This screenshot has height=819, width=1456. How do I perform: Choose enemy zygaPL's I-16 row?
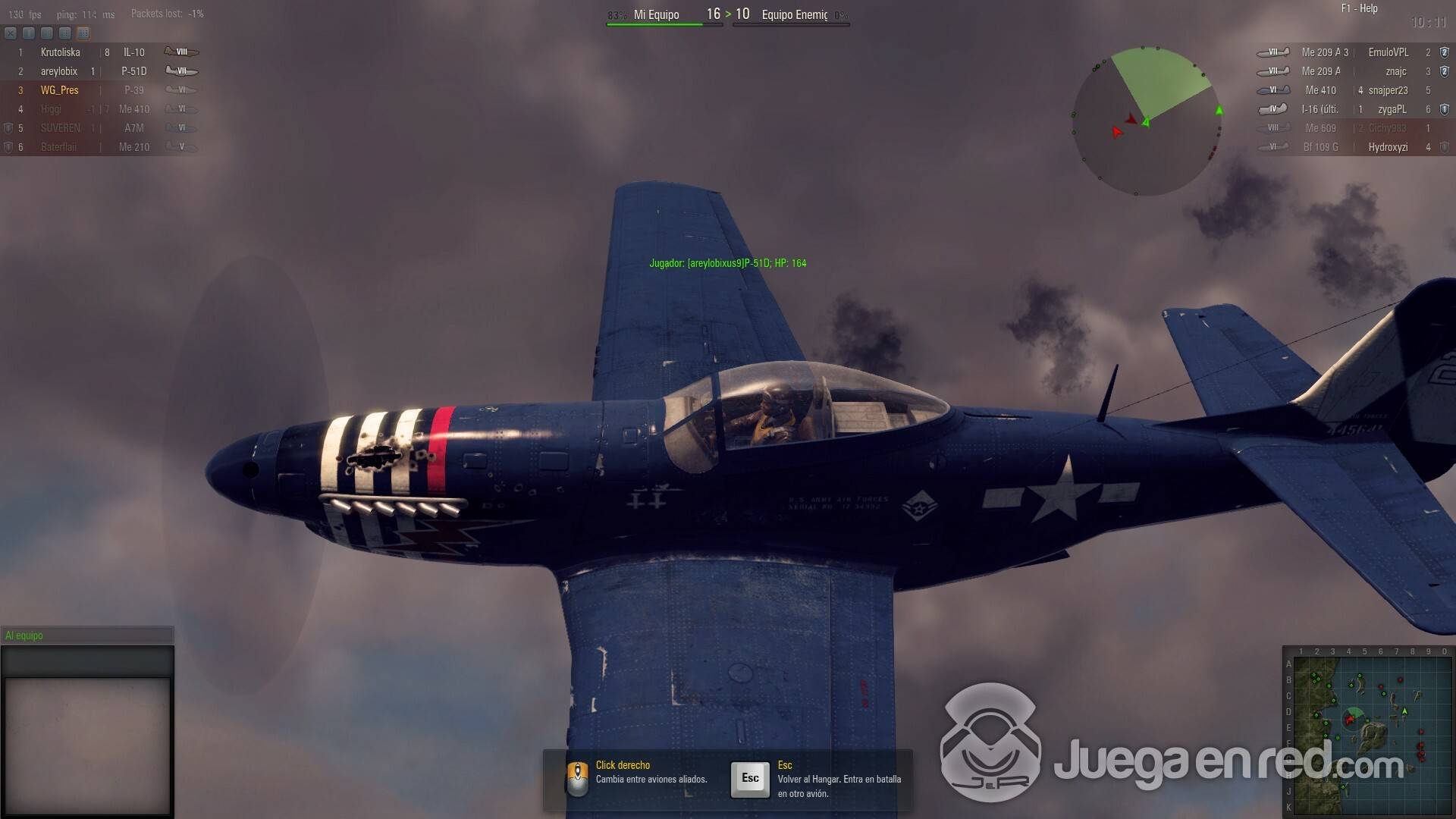[1354, 109]
